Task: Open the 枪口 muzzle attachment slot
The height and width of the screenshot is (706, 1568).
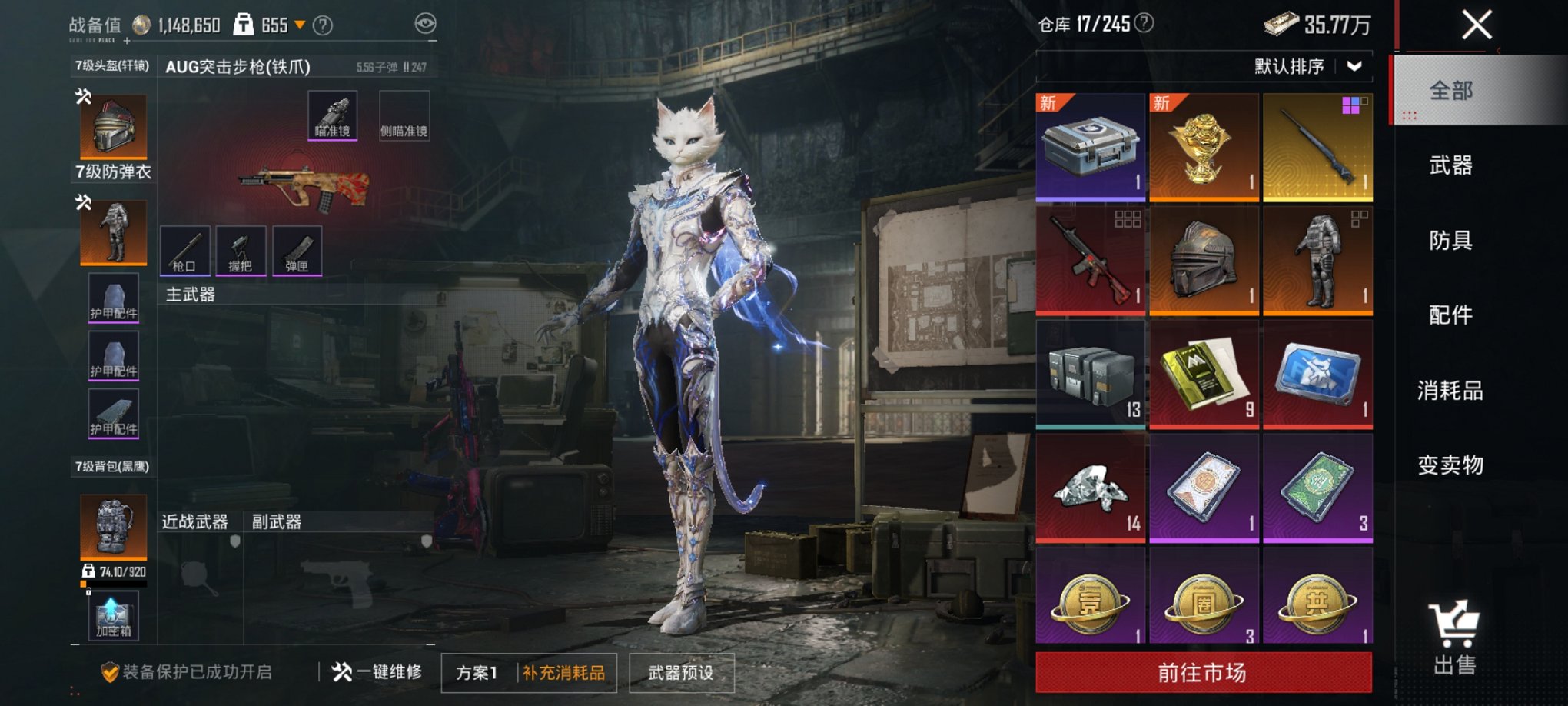Action: tap(184, 250)
